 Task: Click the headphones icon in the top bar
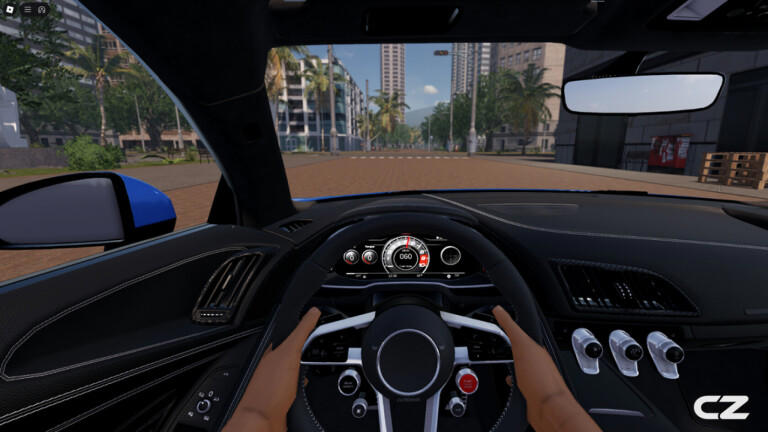[42, 9]
